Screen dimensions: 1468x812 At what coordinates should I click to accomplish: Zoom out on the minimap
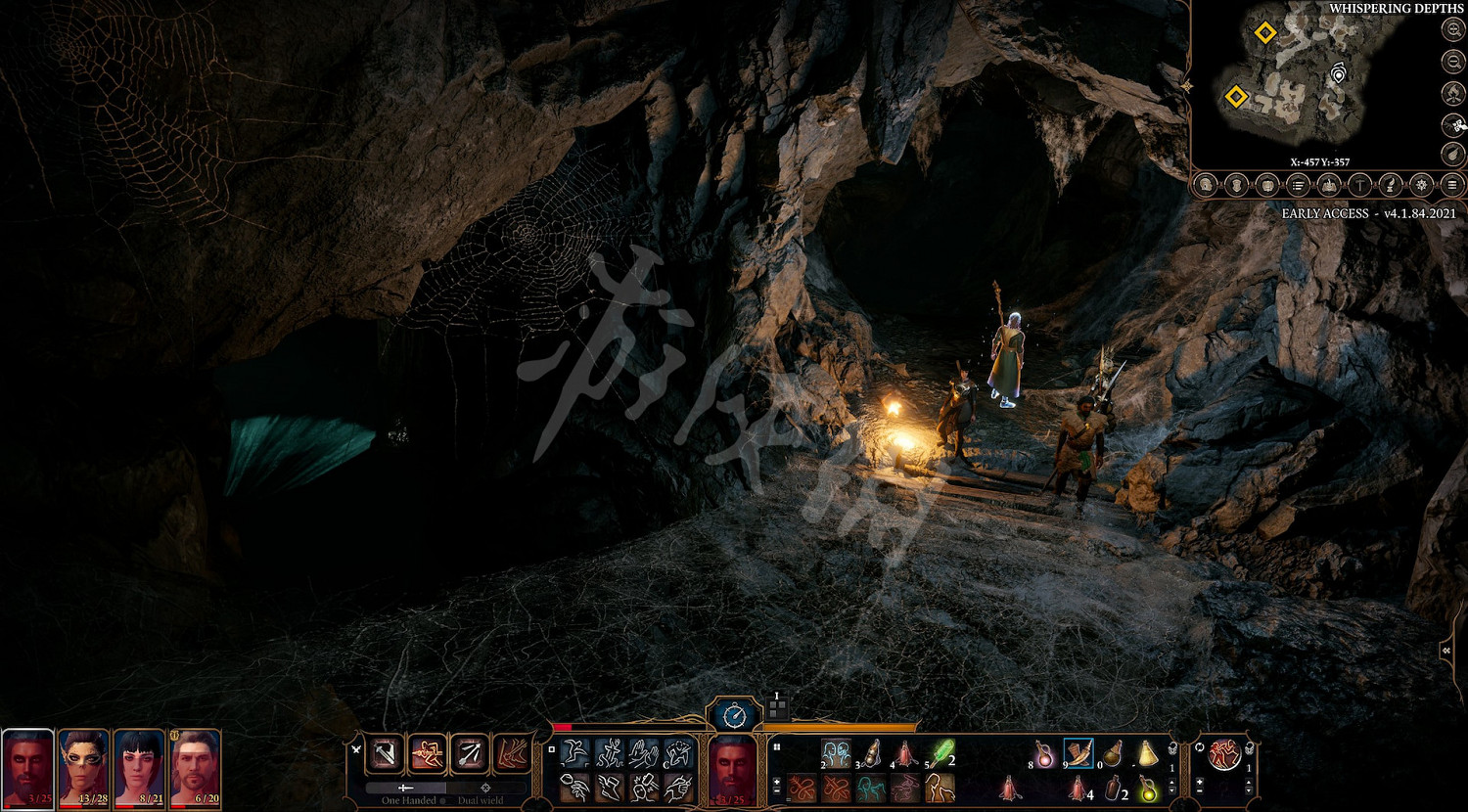point(1453,62)
